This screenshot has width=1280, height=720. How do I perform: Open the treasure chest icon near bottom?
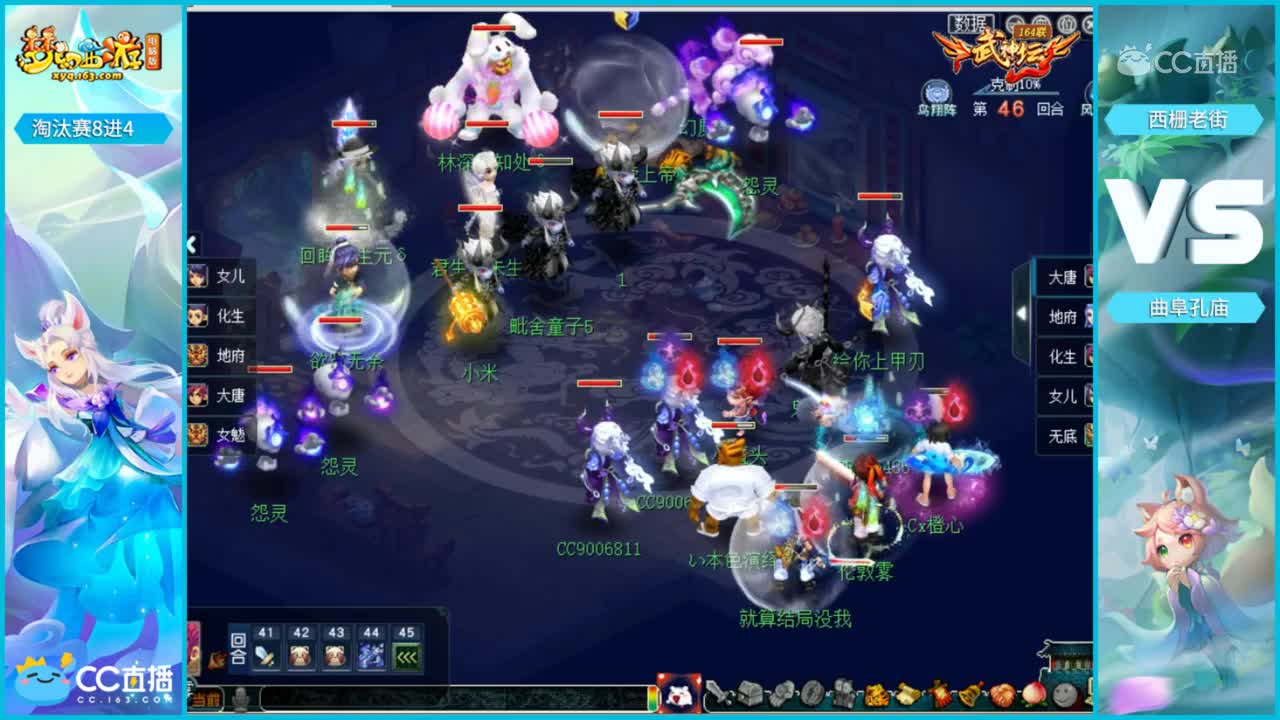point(750,696)
